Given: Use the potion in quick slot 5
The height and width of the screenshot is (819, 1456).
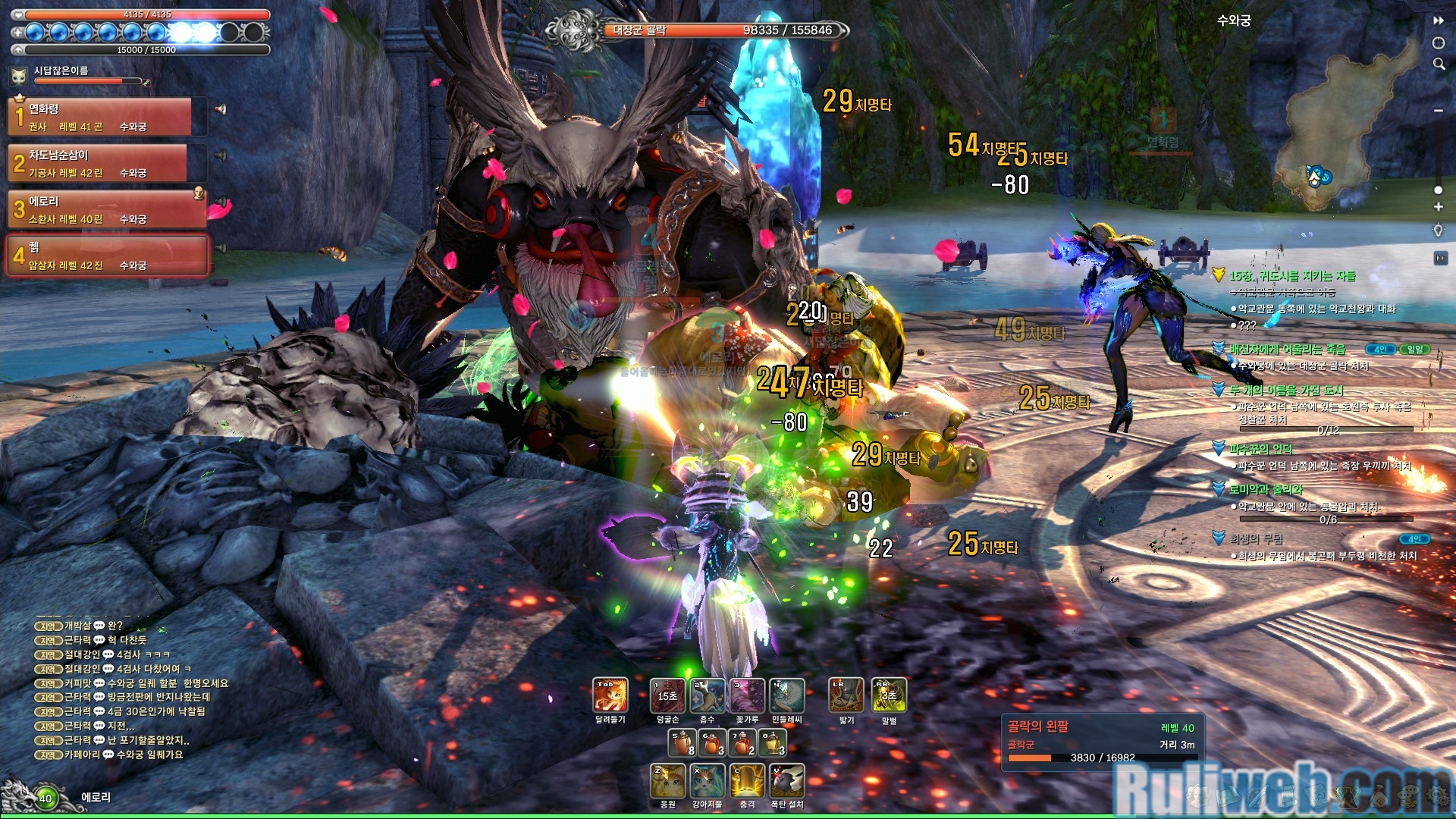Looking at the screenshot, I should coord(682,742).
